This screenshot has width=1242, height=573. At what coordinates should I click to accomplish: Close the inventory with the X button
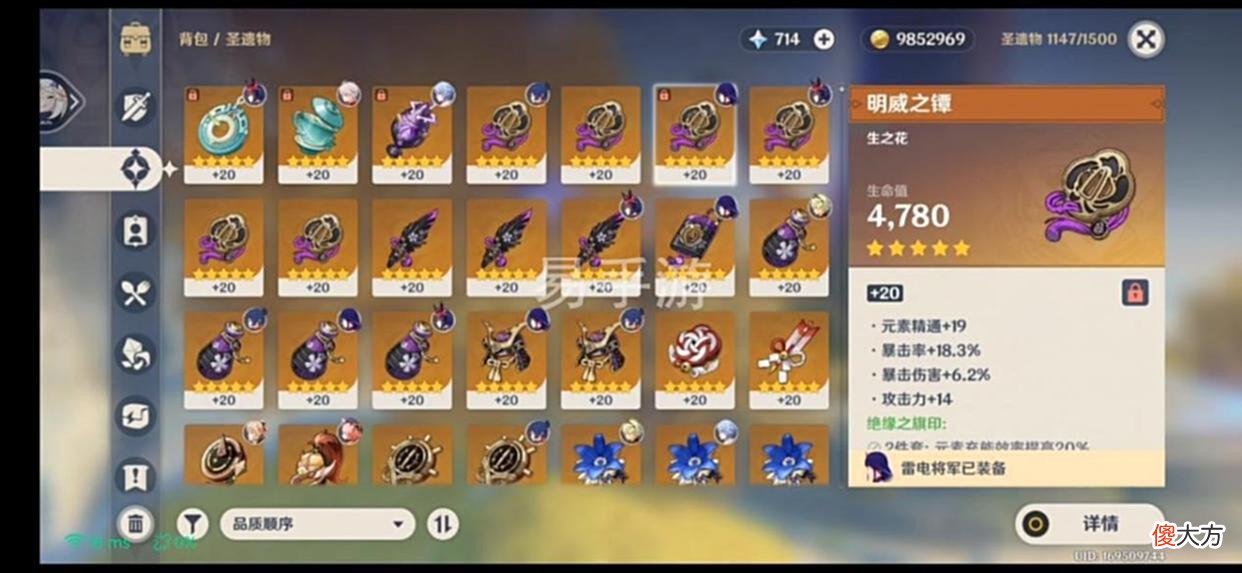[1145, 39]
